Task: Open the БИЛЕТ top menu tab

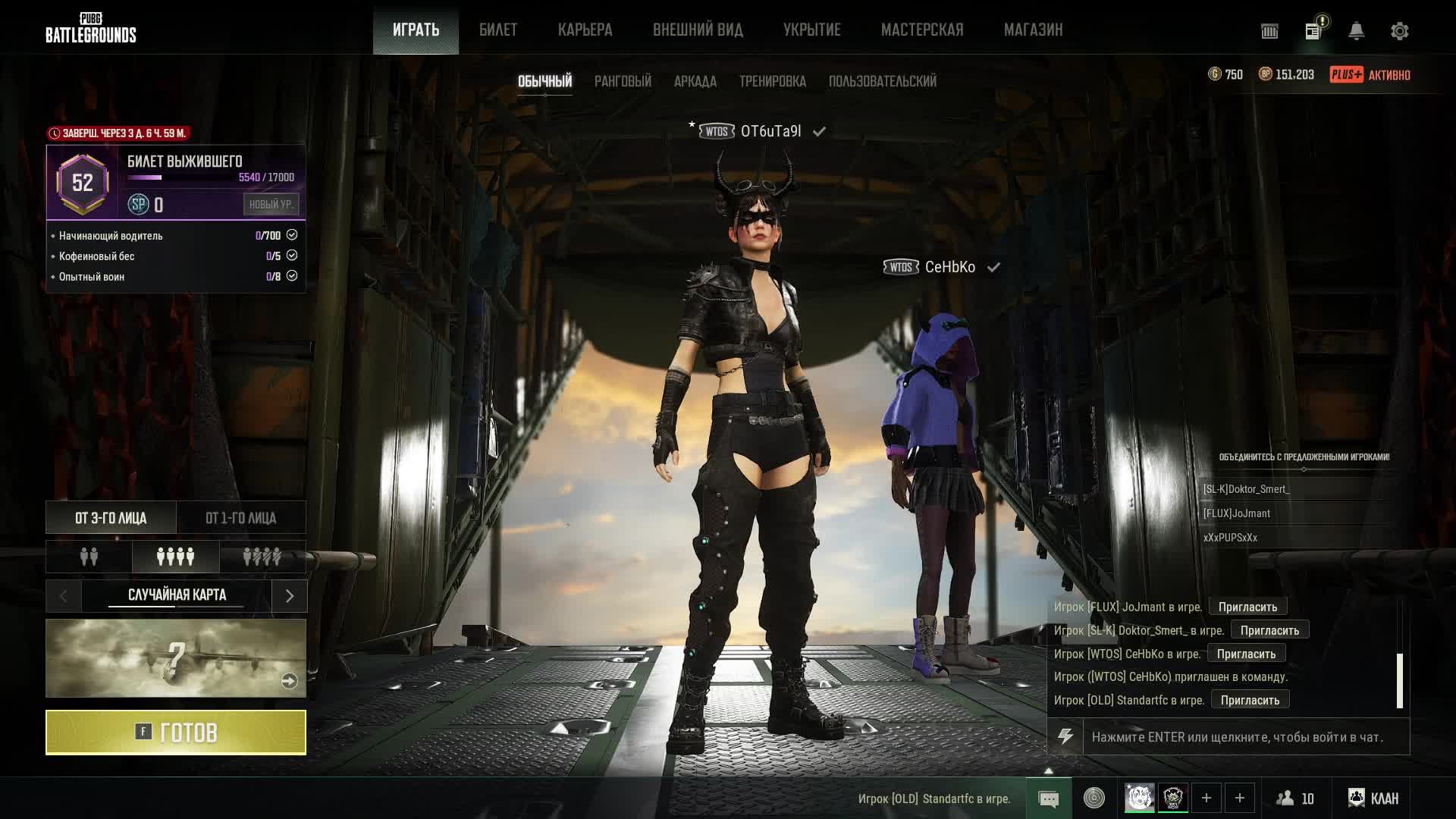Action: [x=497, y=30]
